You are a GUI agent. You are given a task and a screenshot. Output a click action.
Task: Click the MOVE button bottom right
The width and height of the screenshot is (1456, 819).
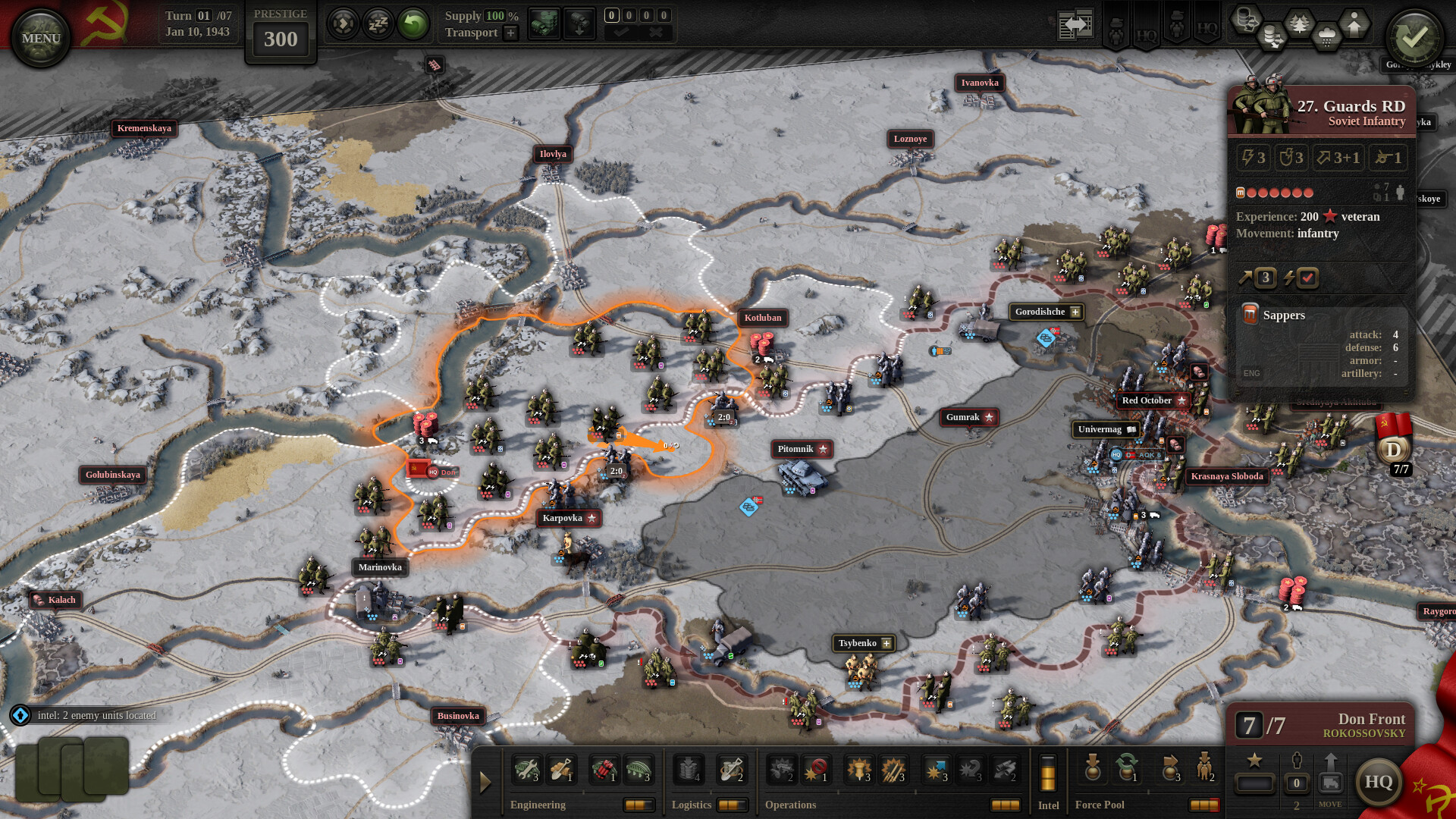click(x=1331, y=781)
